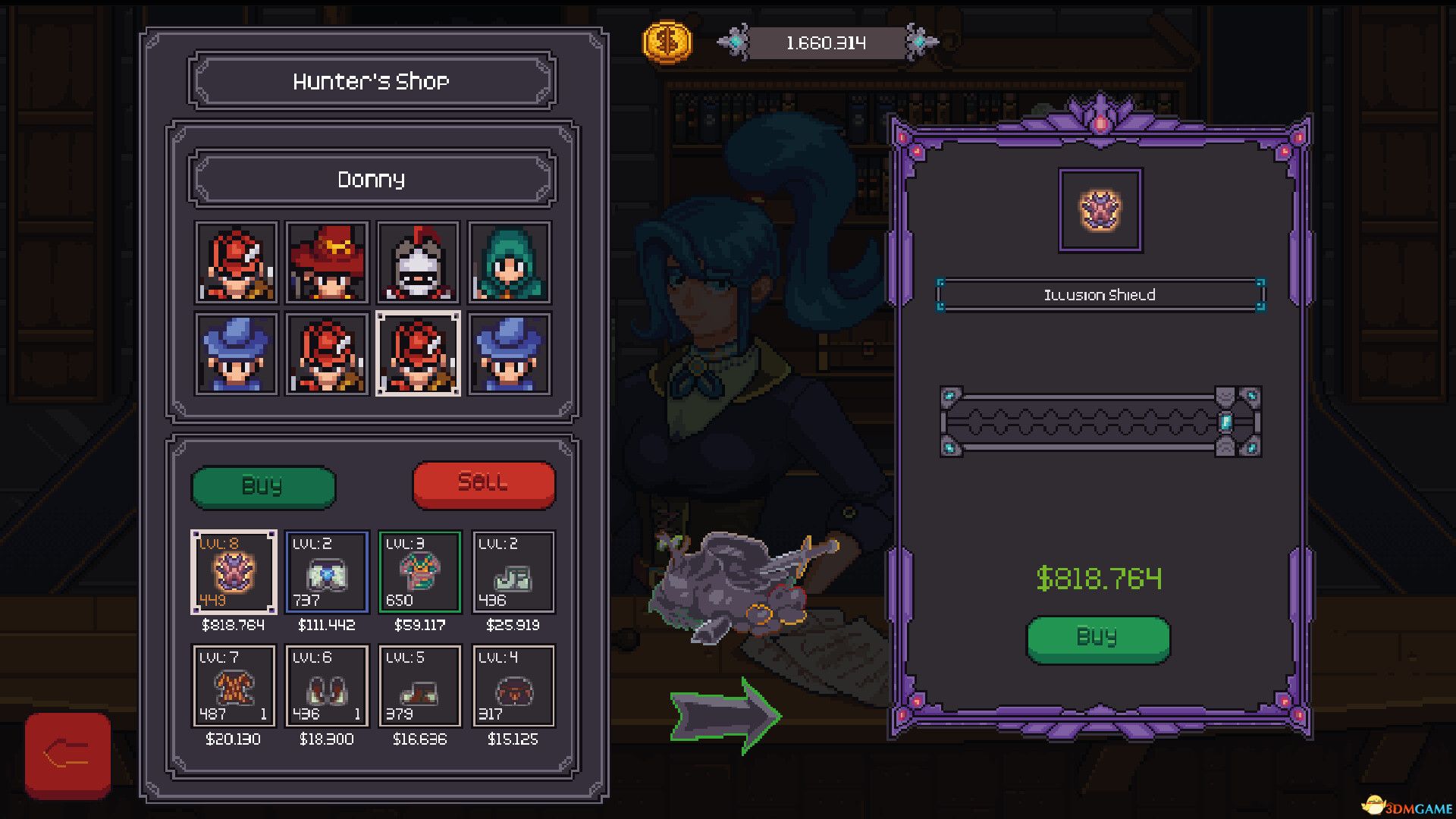Select the green-hooded hunter portrait
This screenshot has height=819, width=1456.
[507, 263]
